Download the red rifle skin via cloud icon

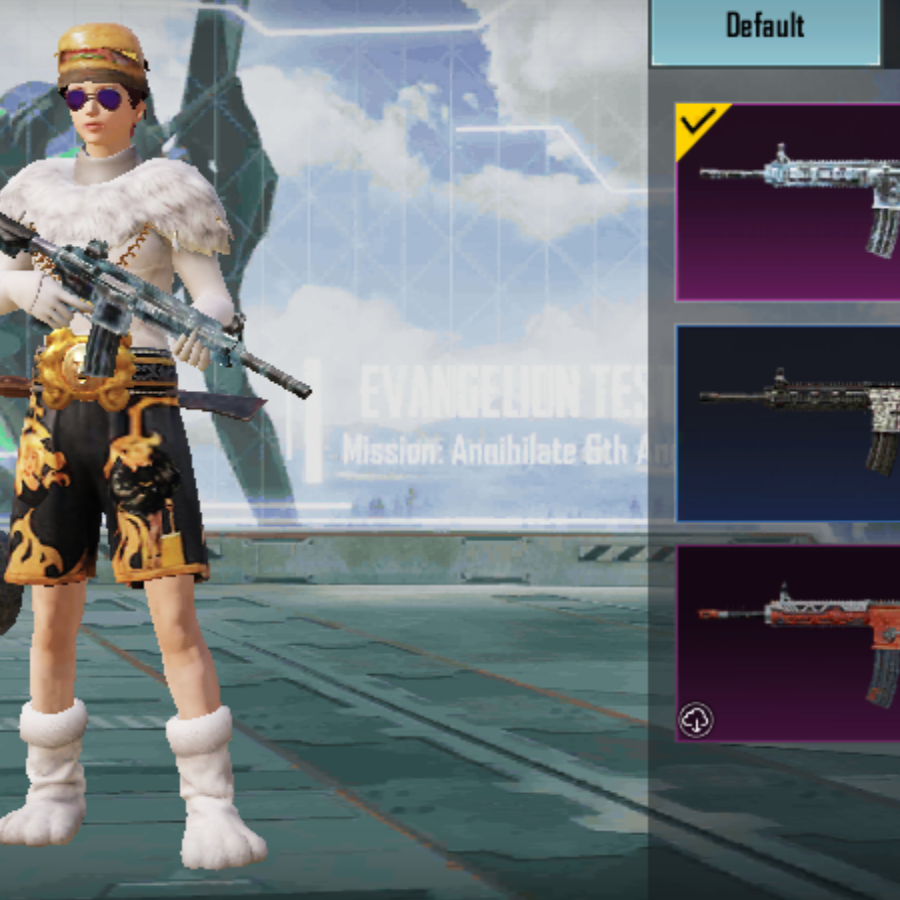tap(696, 720)
